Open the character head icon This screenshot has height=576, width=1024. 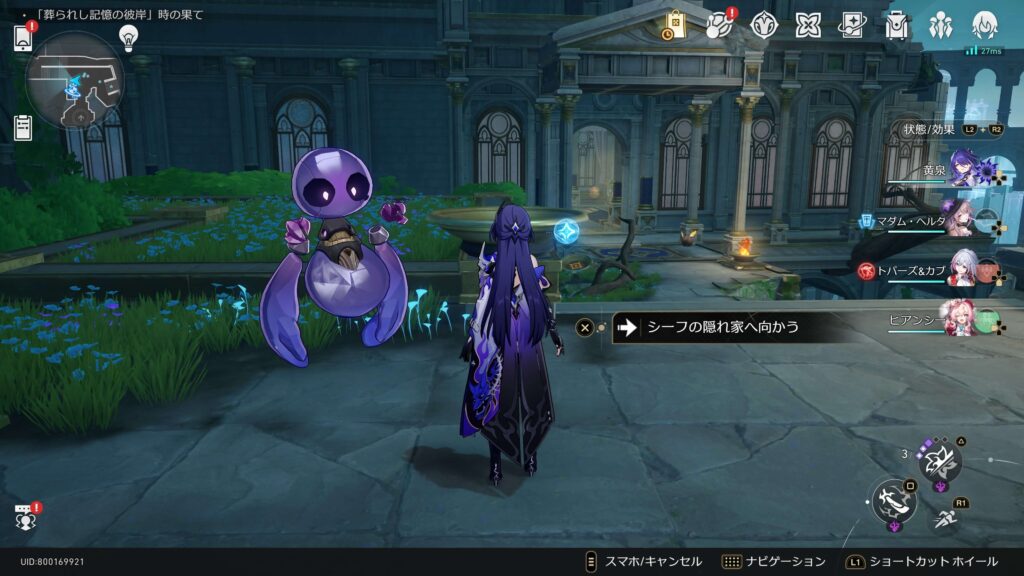click(x=985, y=25)
